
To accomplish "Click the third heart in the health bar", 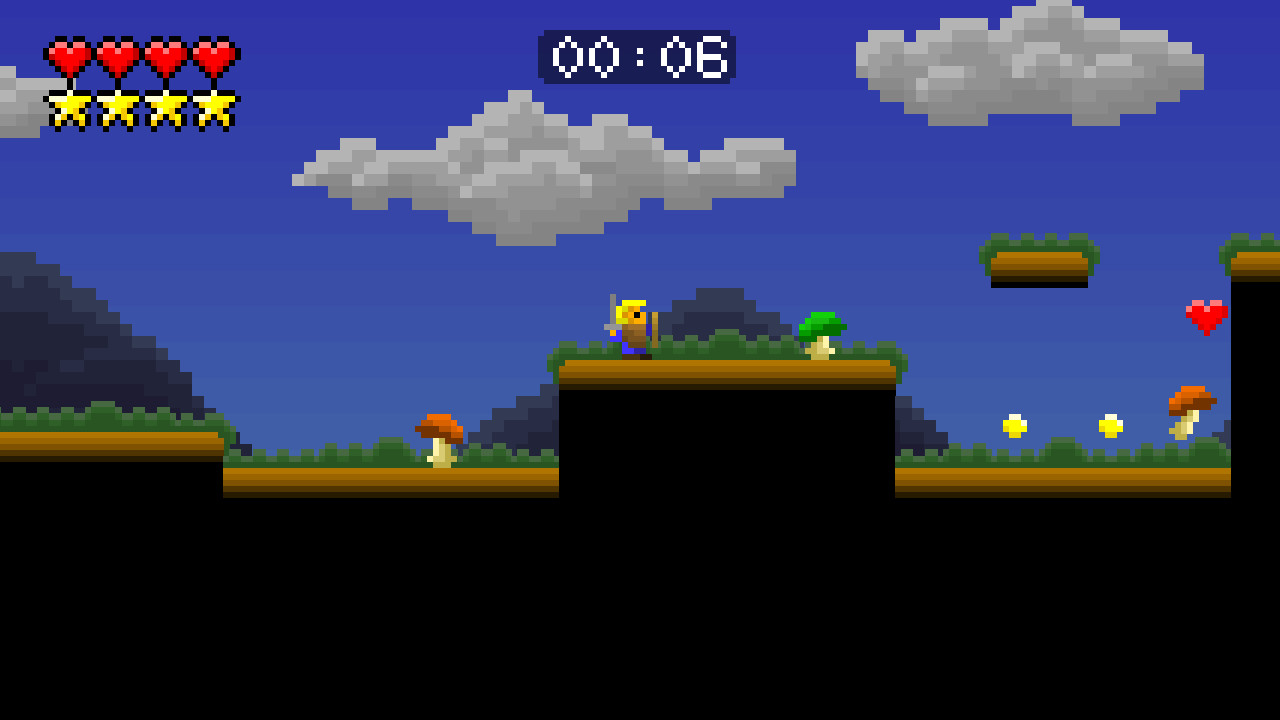I will [x=165, y=57].
